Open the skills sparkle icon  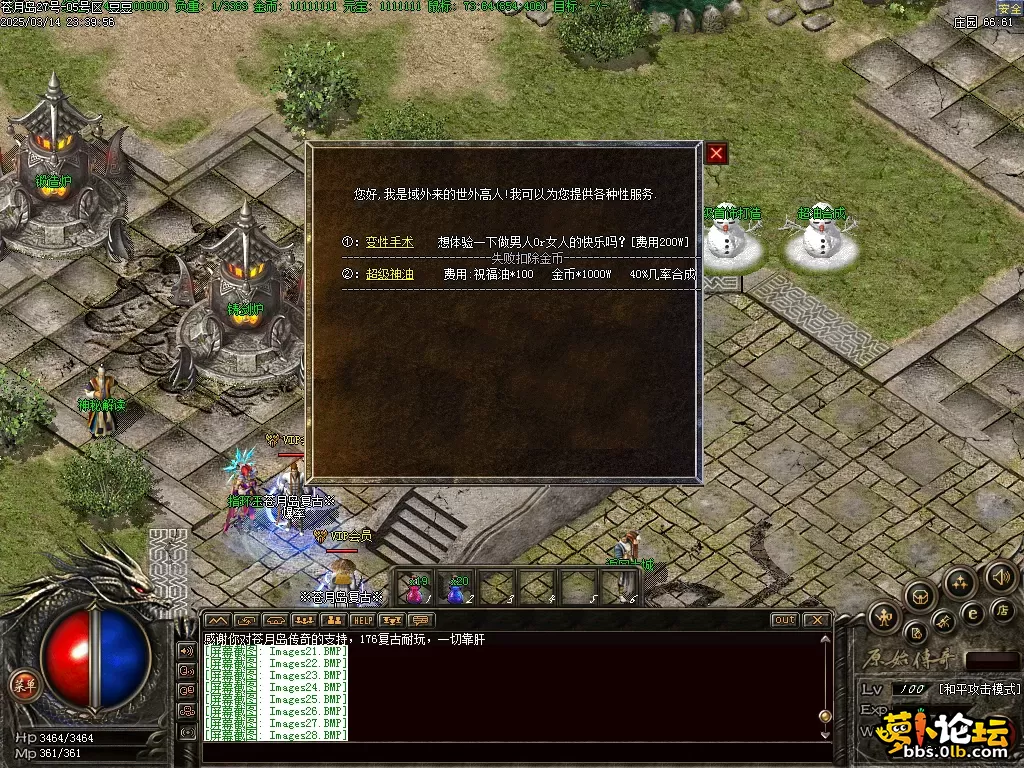coord(960,583)
